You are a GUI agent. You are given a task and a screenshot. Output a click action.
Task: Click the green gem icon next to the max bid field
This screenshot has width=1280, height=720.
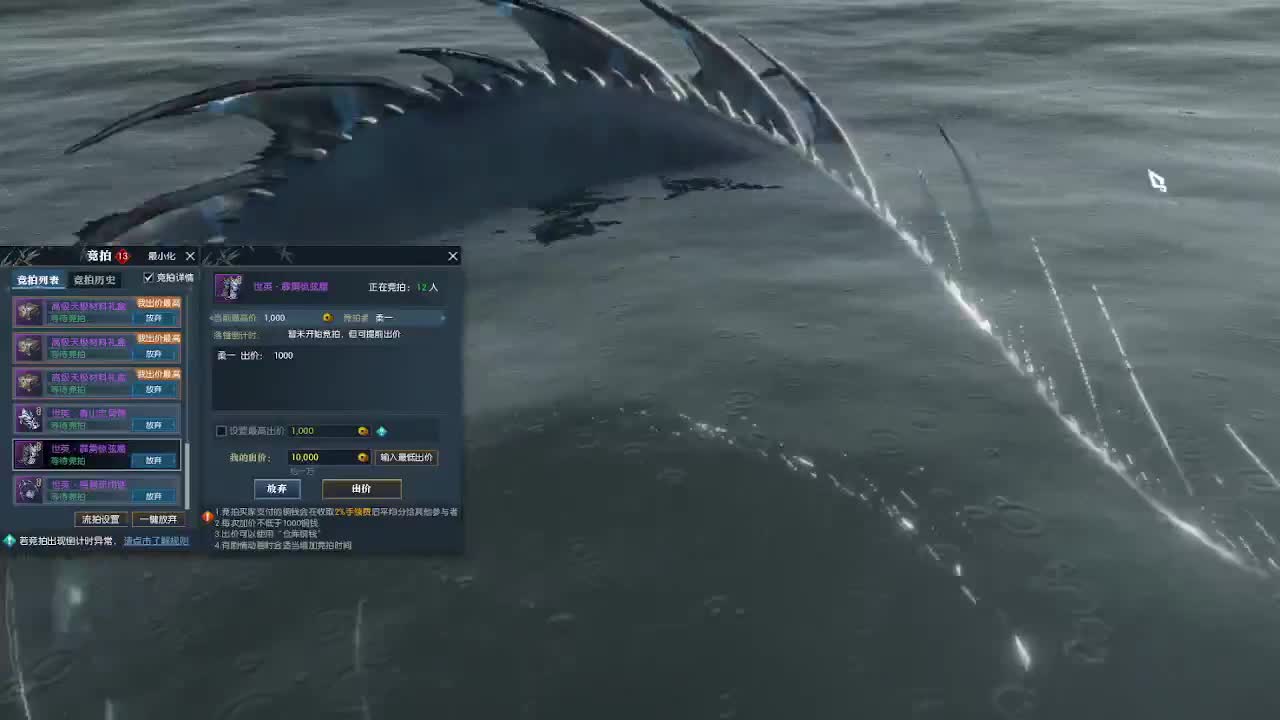(x=382, y=430)
